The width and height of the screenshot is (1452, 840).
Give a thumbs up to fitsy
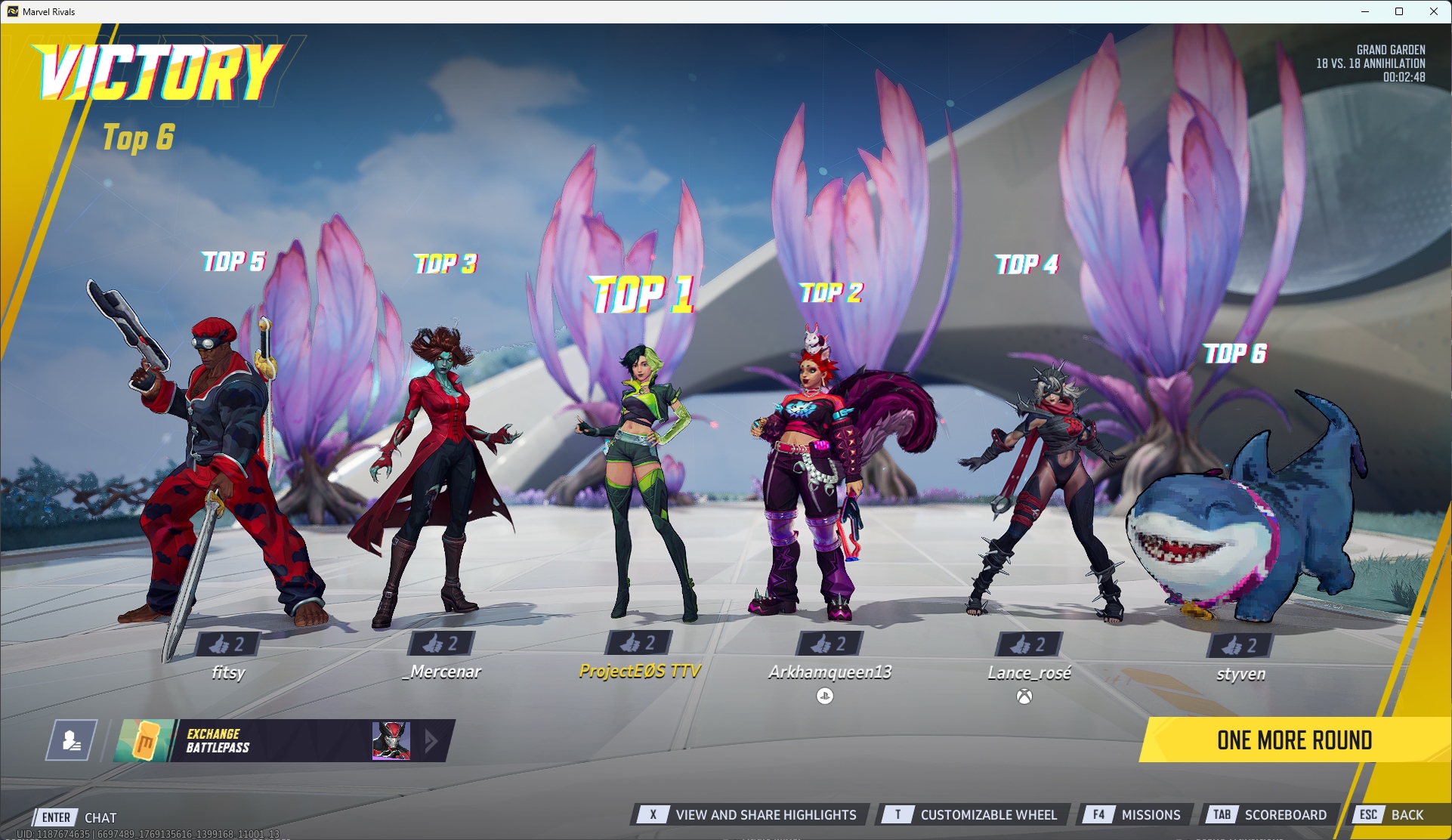[227, 644]
